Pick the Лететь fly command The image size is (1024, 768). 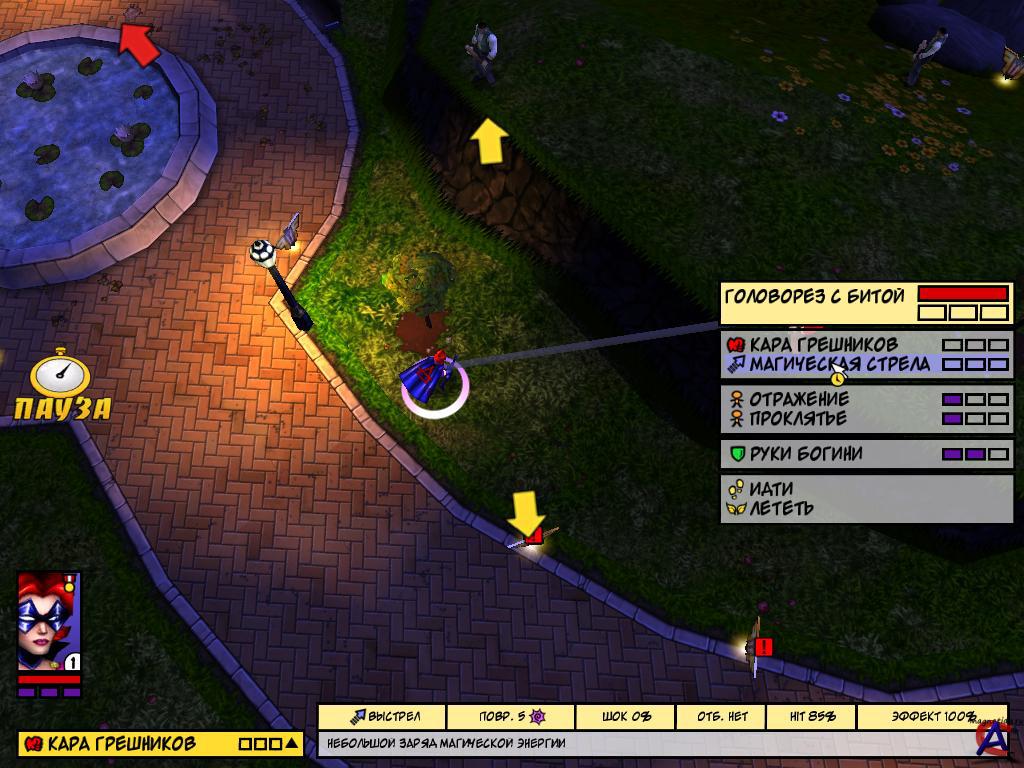point(781,508)
